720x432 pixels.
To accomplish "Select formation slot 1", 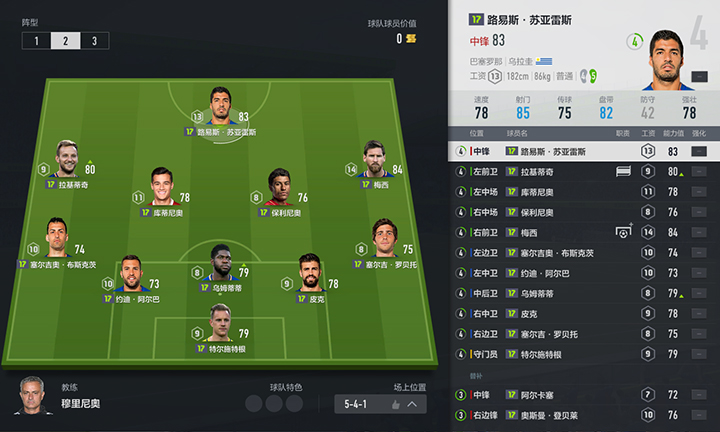I will point(36,41).
